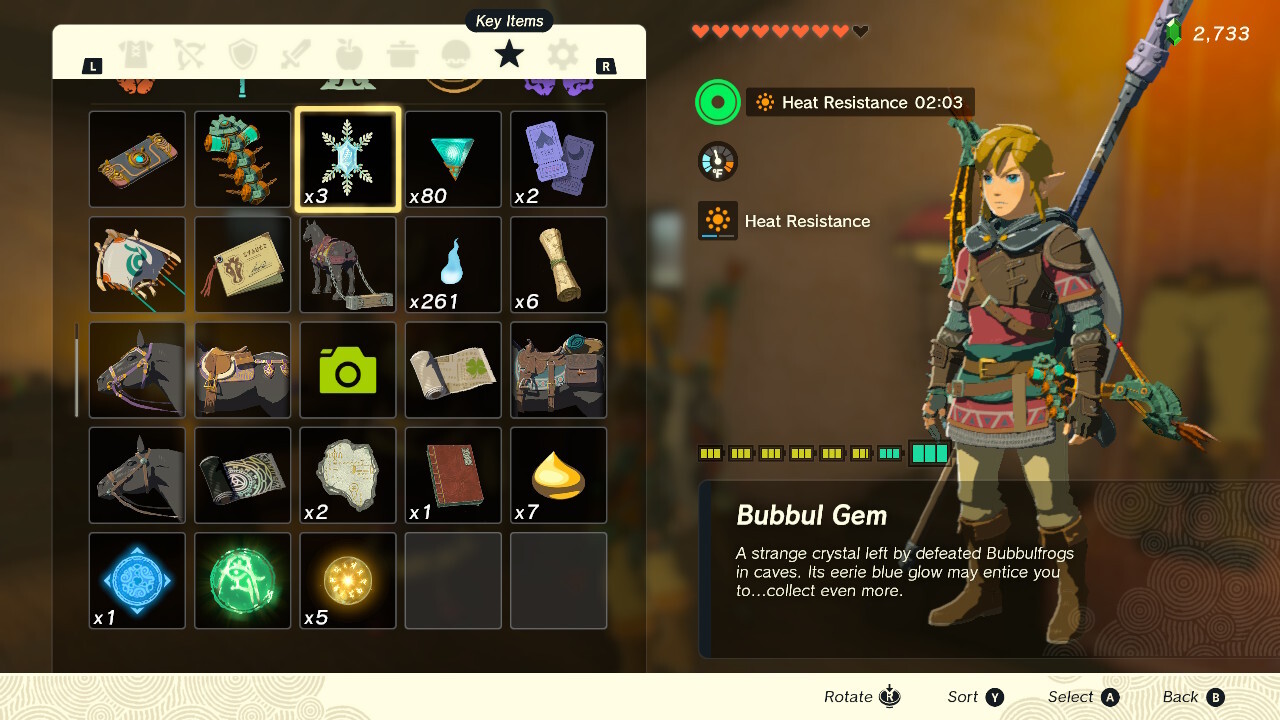Image resolution: width=1280 pixels, height=720 pixels.
Task: Select the Shields tab icon
Action: tap(242, 56)
